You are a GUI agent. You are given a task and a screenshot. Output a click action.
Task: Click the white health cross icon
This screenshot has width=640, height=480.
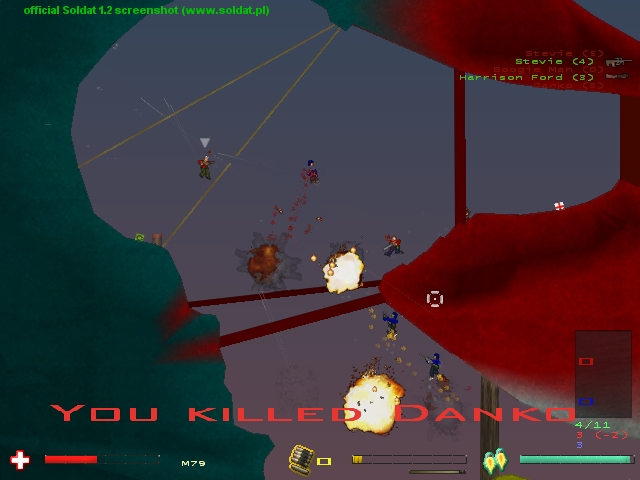(x=19, y=460)
